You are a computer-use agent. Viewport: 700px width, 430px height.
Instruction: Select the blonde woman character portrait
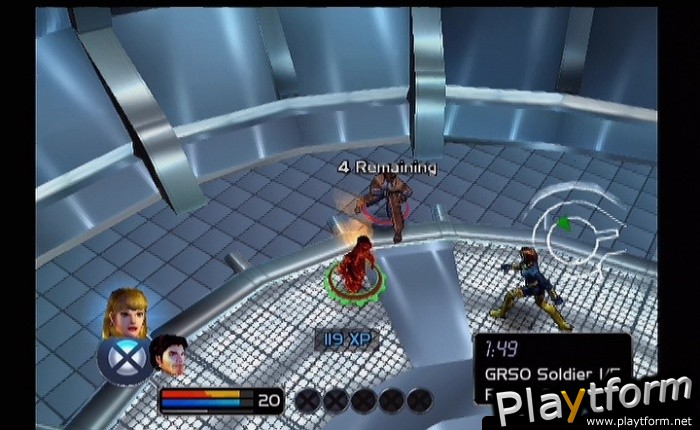tap(124, 312)
